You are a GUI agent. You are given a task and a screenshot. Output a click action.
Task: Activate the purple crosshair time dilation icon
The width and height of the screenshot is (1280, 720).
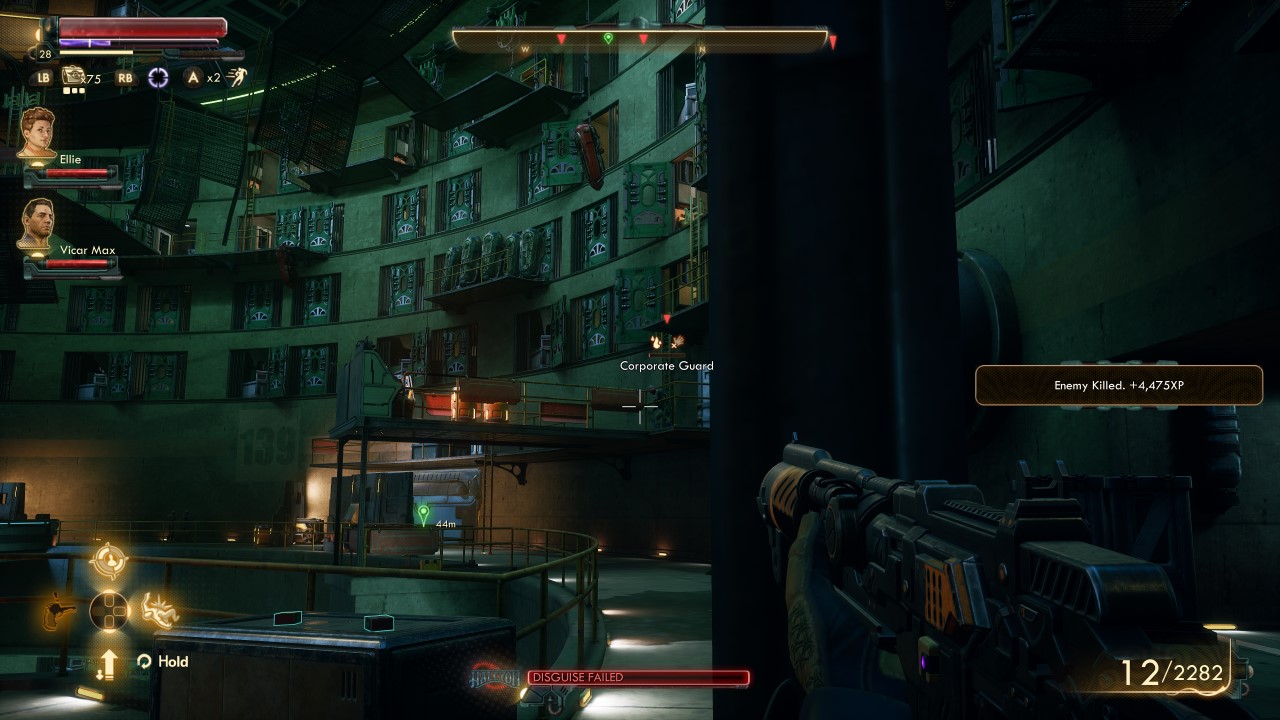158,77
